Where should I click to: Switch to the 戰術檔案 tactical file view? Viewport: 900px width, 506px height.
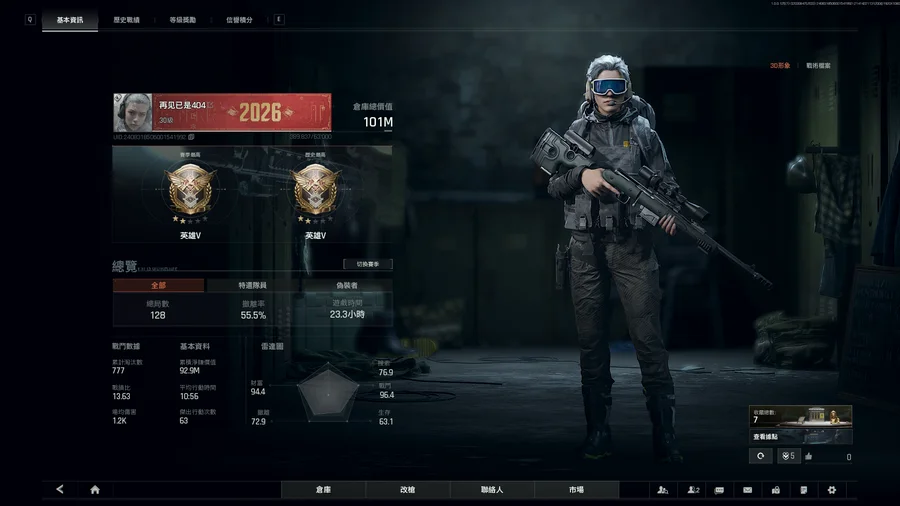[x=818, y=65]
